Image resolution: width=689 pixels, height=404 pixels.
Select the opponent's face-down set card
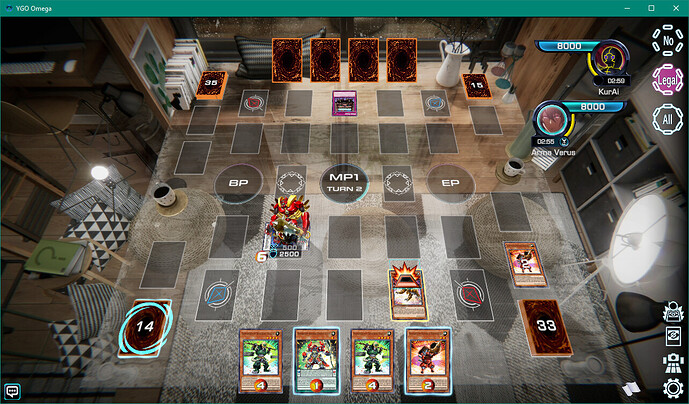pos(345,102)
